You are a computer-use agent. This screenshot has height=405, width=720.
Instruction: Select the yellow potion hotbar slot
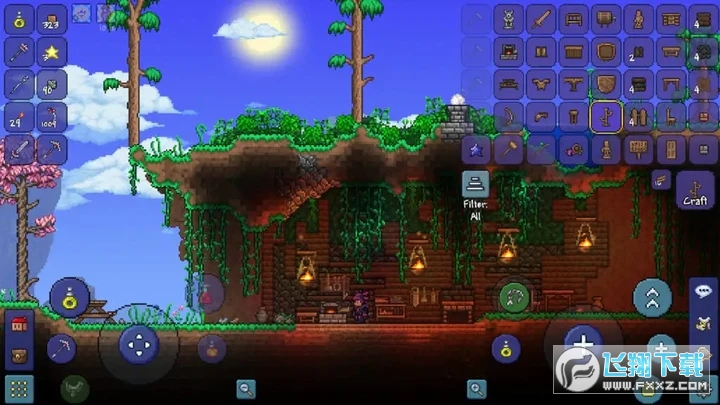pos(20,19)
